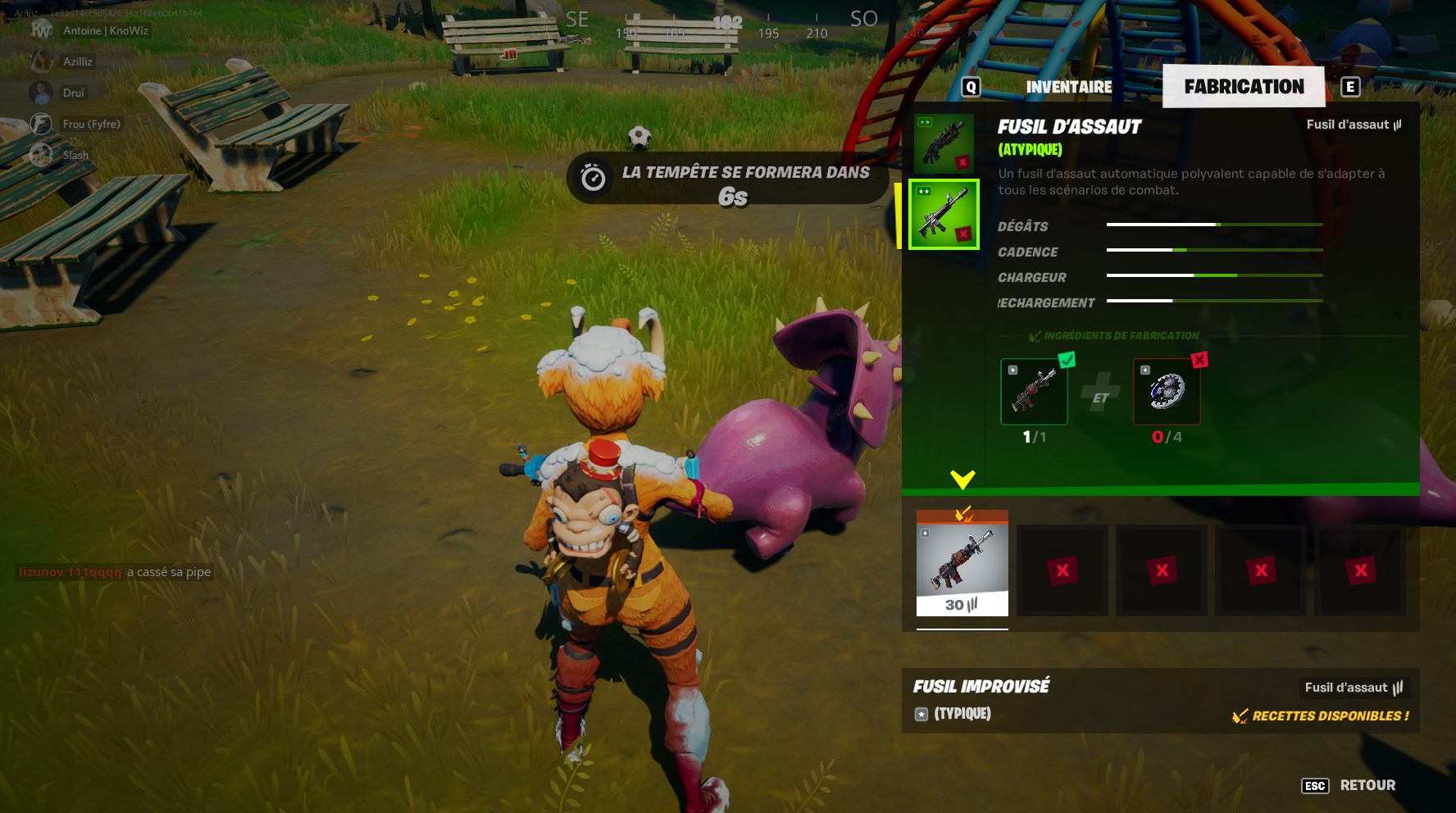Expand the Fusil Improvisé recipe entry
The width and height of the screenshot is (1456, 813).
[980, 687]
